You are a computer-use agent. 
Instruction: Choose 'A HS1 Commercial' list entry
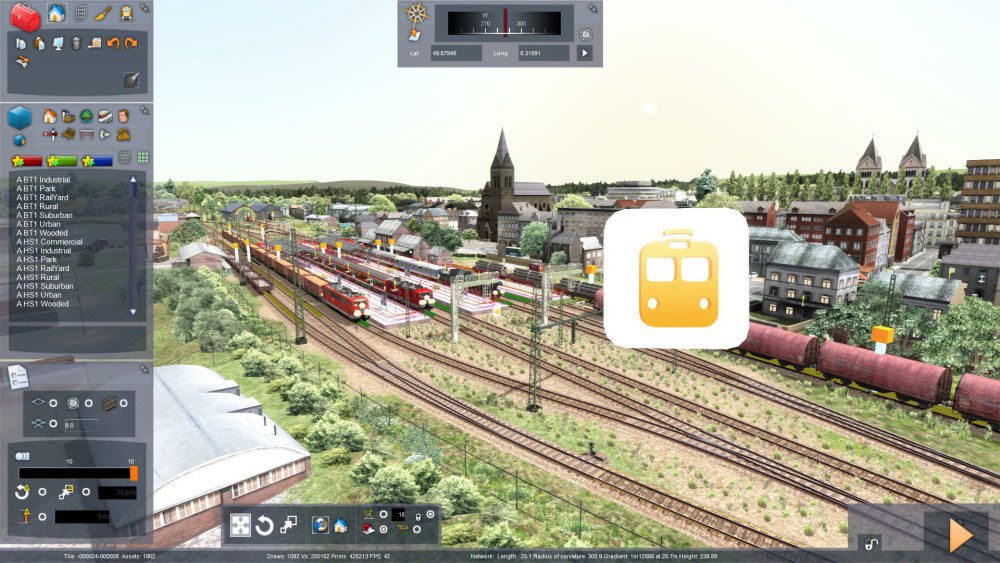[49, 241]
